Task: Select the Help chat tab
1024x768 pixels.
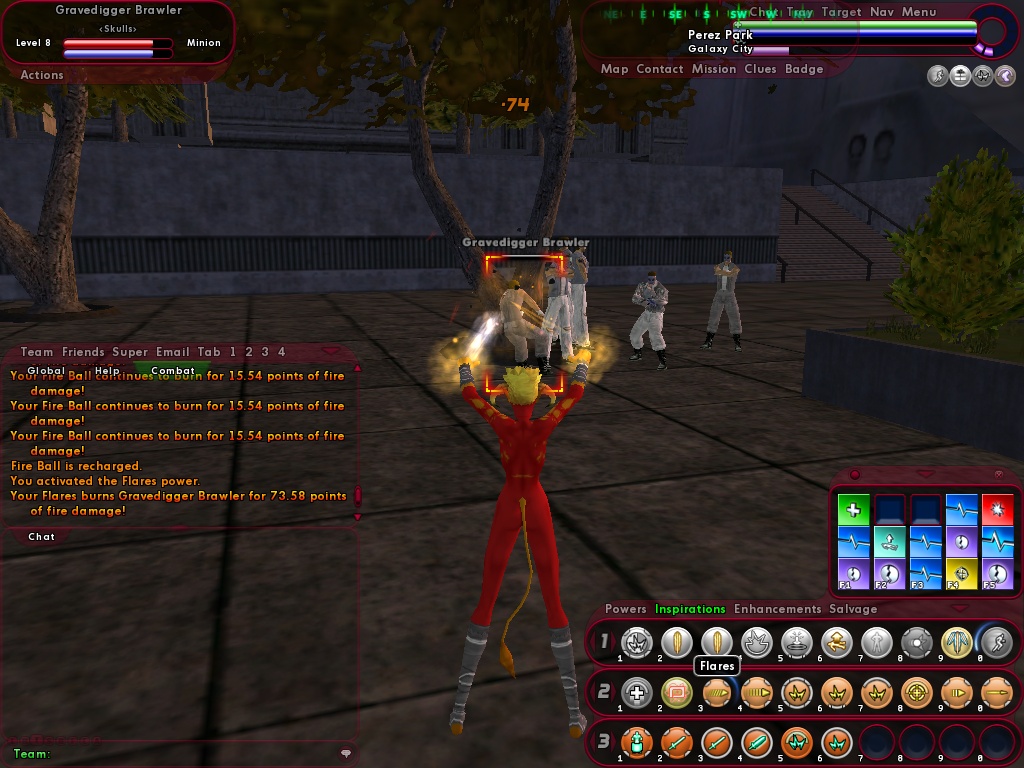Action: 107,371
